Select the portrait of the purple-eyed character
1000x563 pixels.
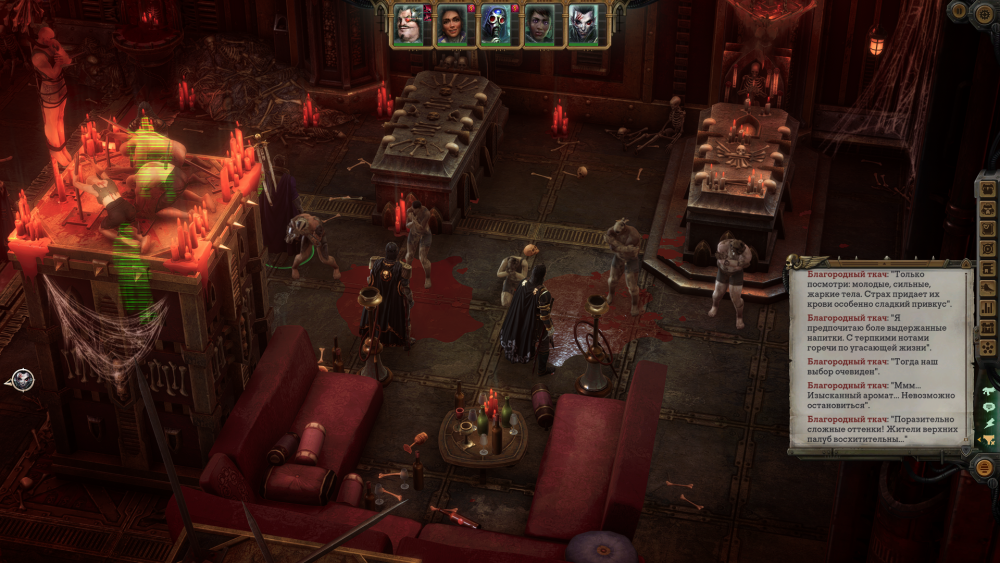(540, 25)
